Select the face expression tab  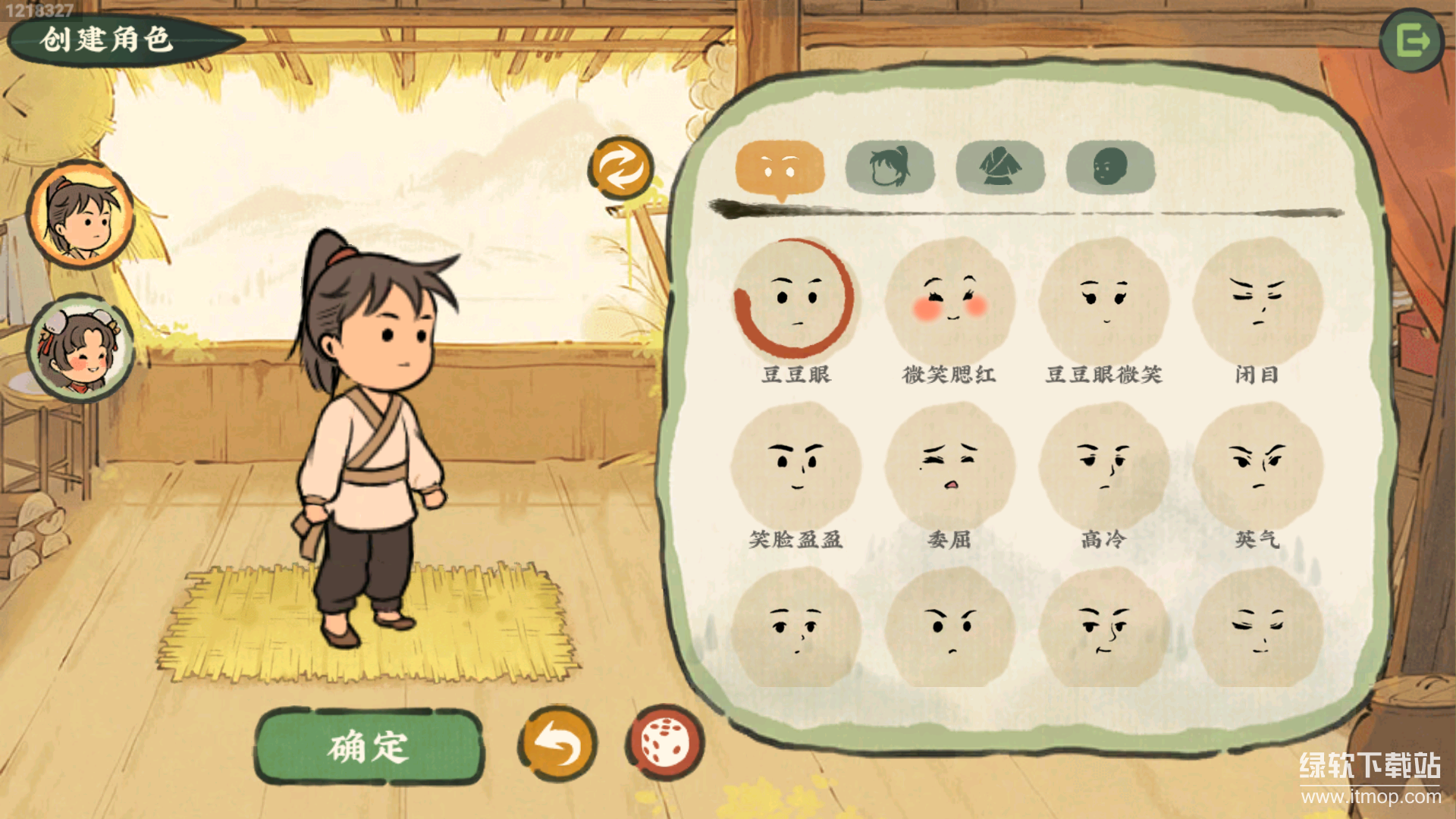[x=780, y=167]
